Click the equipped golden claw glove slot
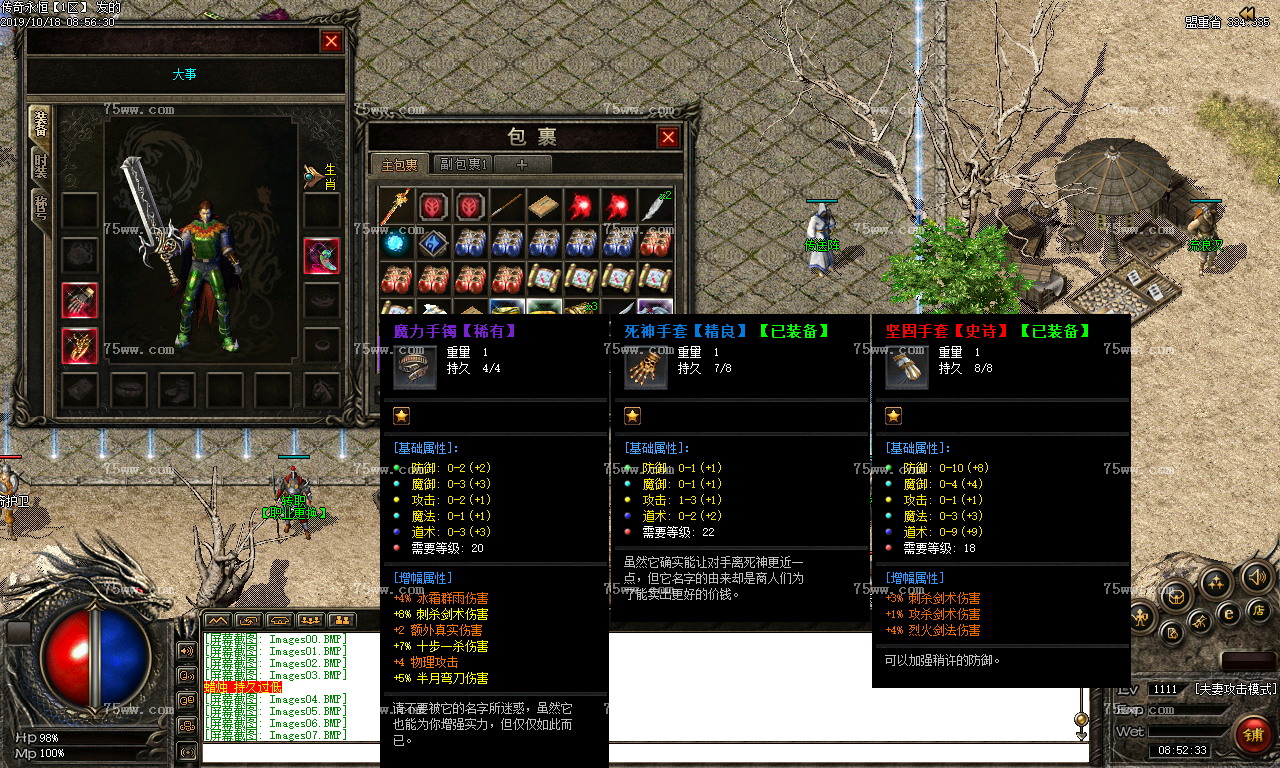1280x768 pixels. pos(80,345)
